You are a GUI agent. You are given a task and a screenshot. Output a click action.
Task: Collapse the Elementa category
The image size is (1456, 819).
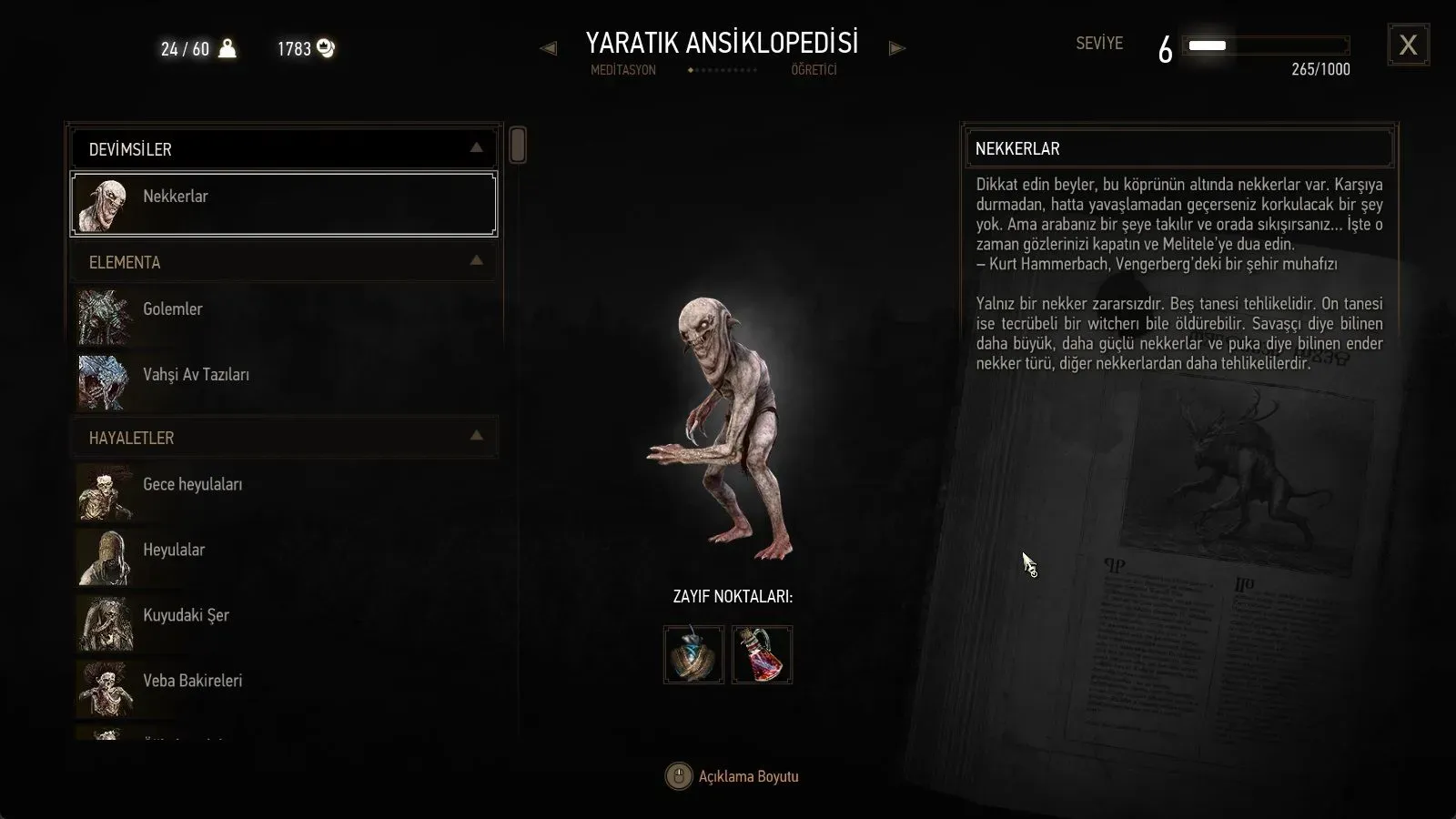[476, 261]
